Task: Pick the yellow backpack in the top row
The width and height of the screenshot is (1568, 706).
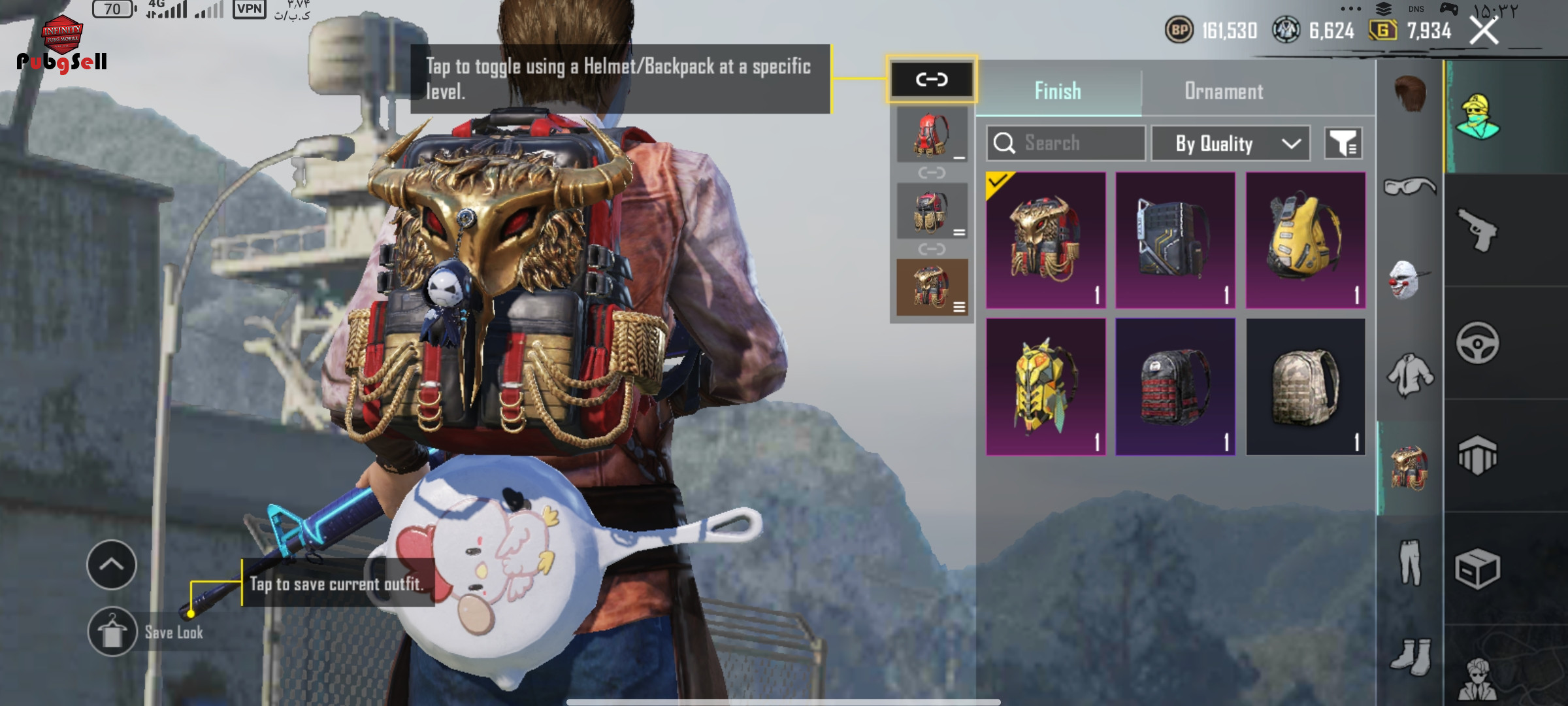Action: pos(1305,240)
